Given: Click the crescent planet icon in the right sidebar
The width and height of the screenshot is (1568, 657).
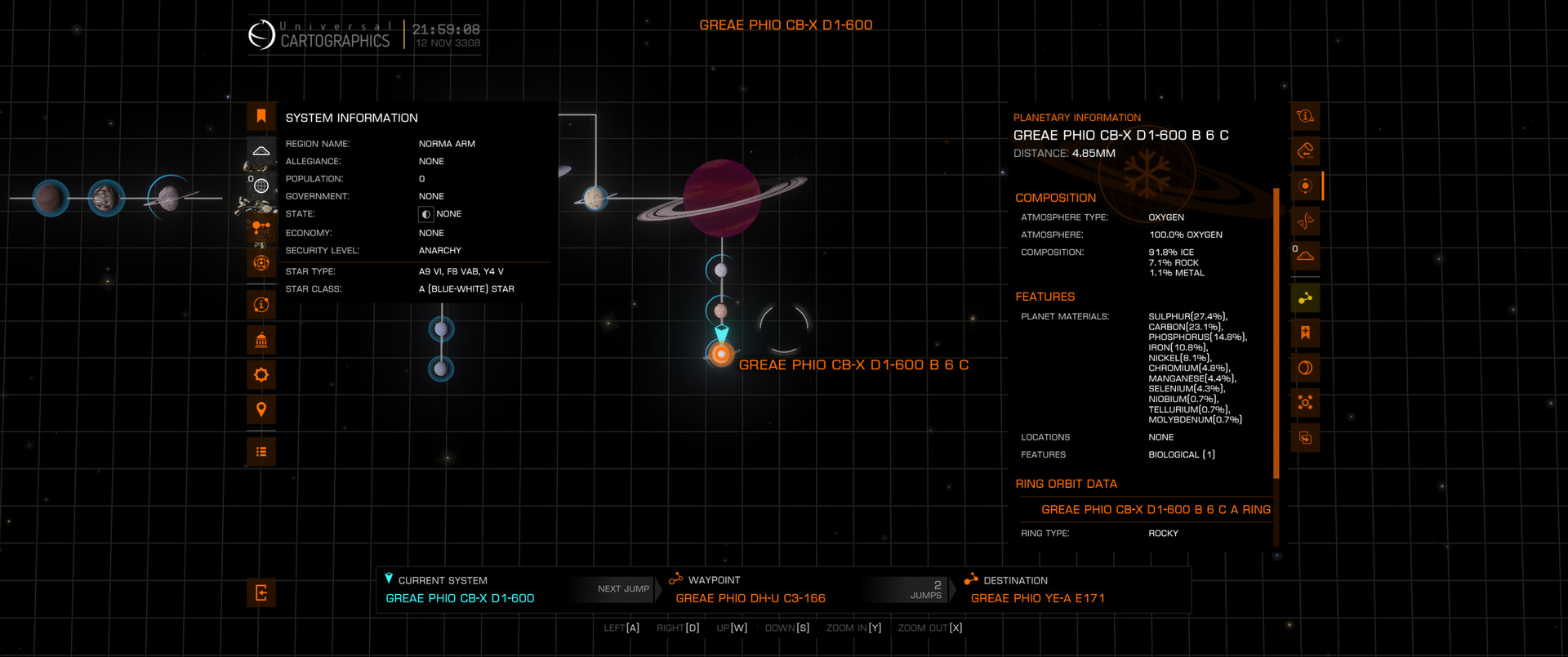Looking at the screenshot, I should (x=1305, y=368).
